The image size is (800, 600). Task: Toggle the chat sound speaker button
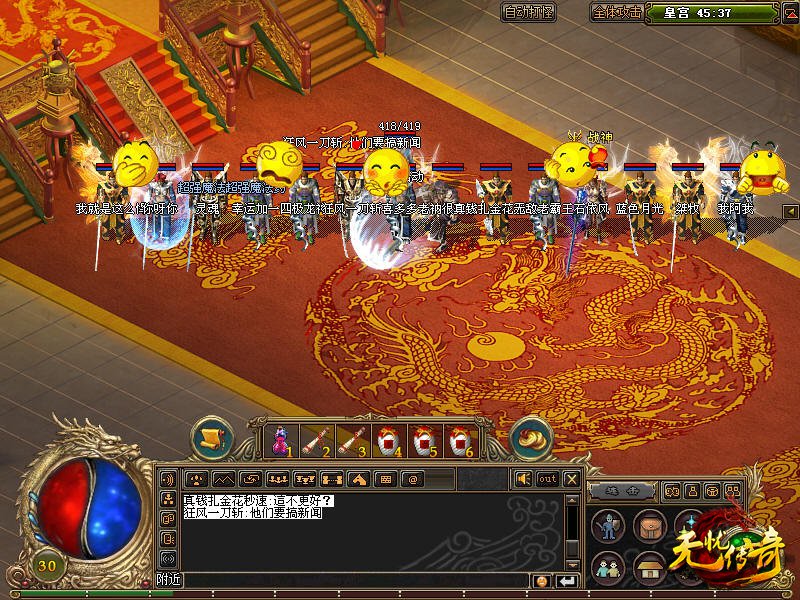coord(523,478)
